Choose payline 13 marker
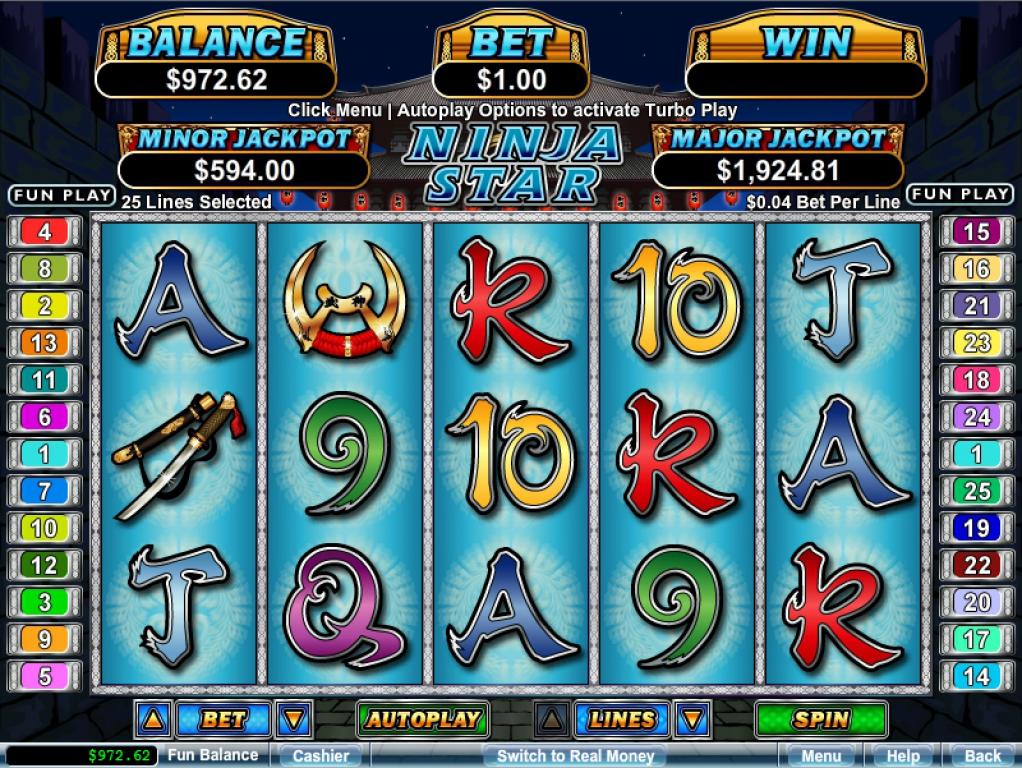The image size is (1022, 768). 45,343
